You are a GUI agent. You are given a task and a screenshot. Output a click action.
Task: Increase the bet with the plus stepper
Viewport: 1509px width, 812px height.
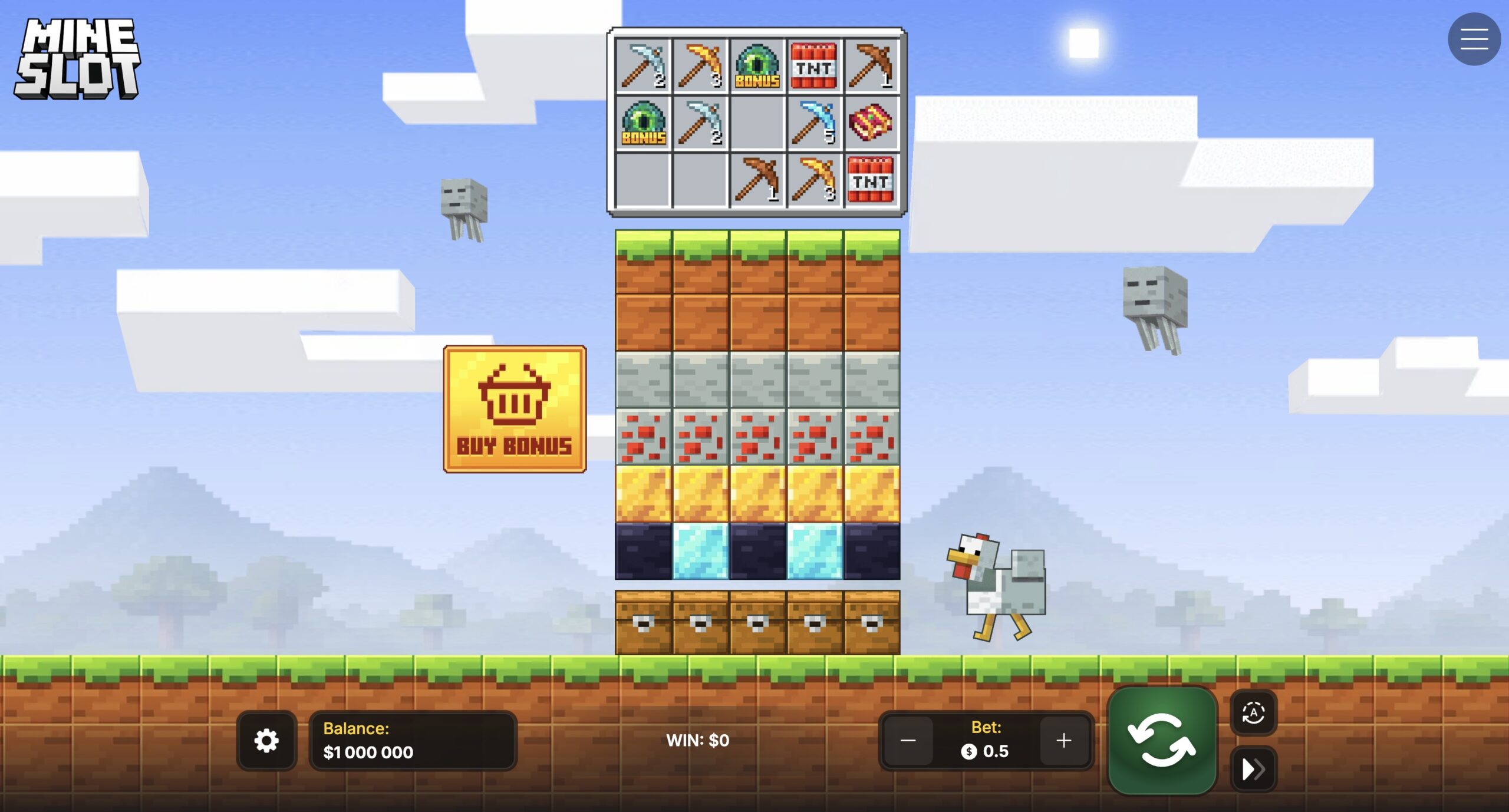(1065, 740)
